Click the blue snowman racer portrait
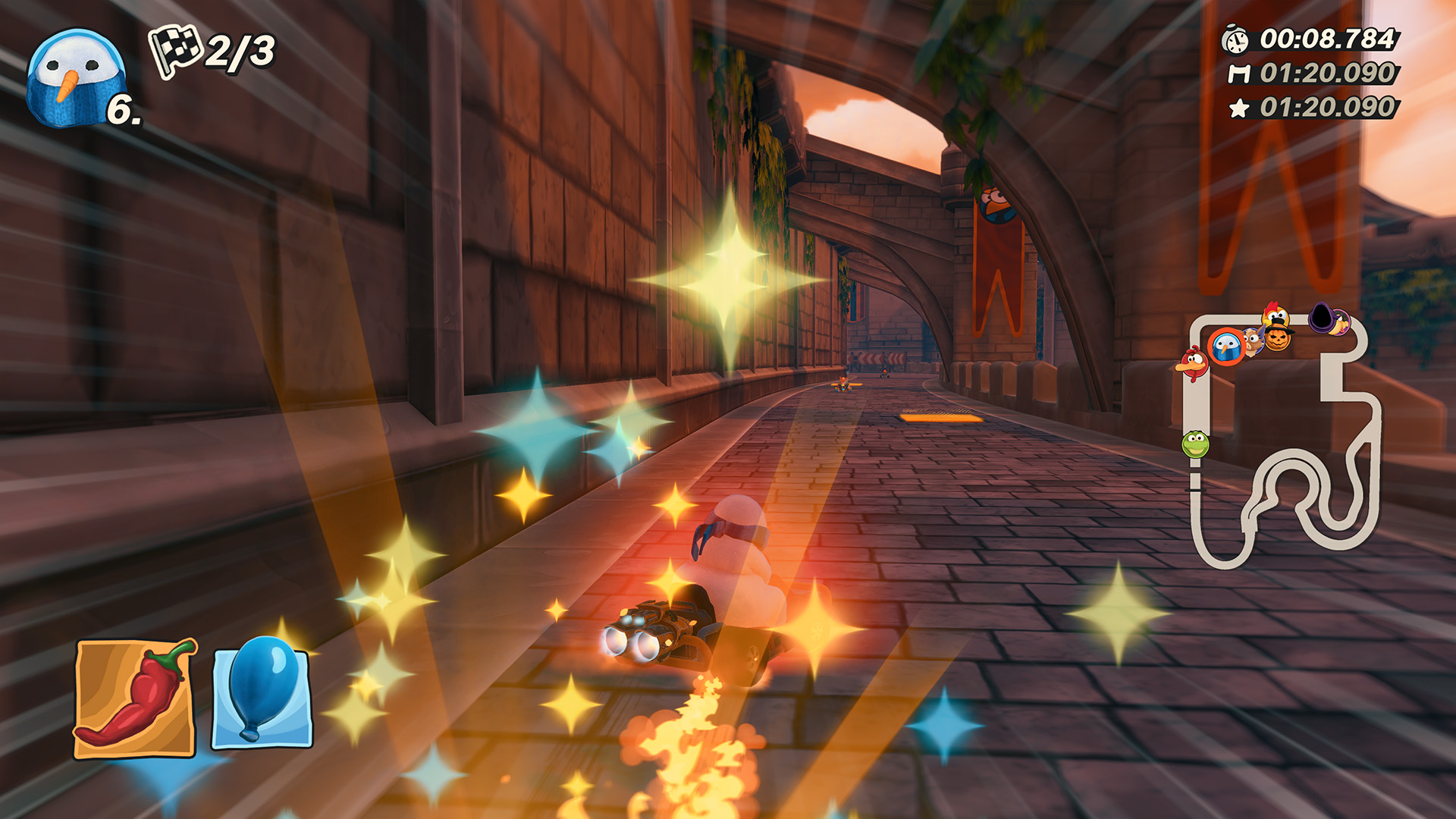The image size is (1456, 819). coord(74,78)
